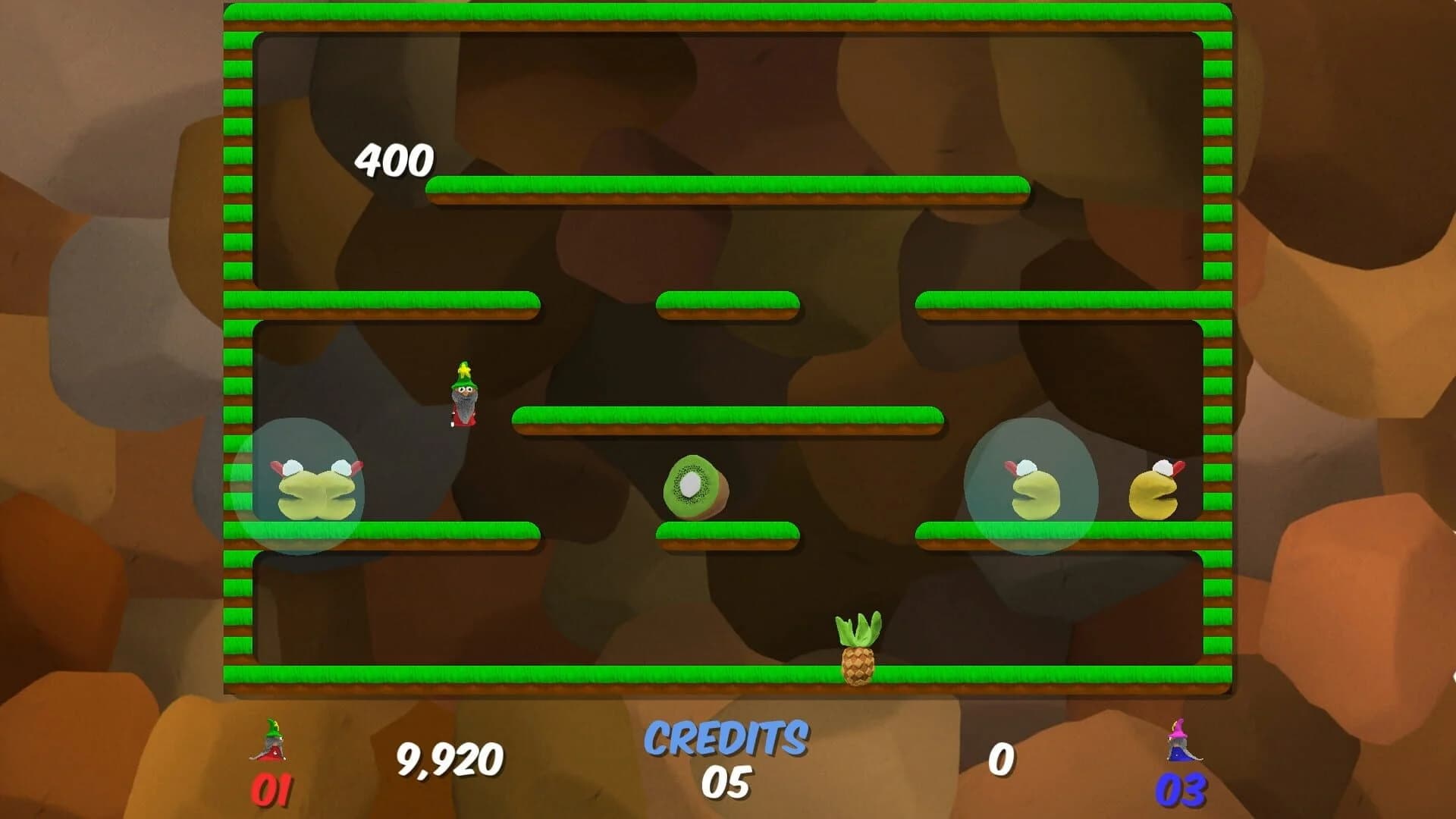Click the small center platform near the kiwi
This screenshot has width=1456, height=819.
[728, 531]
